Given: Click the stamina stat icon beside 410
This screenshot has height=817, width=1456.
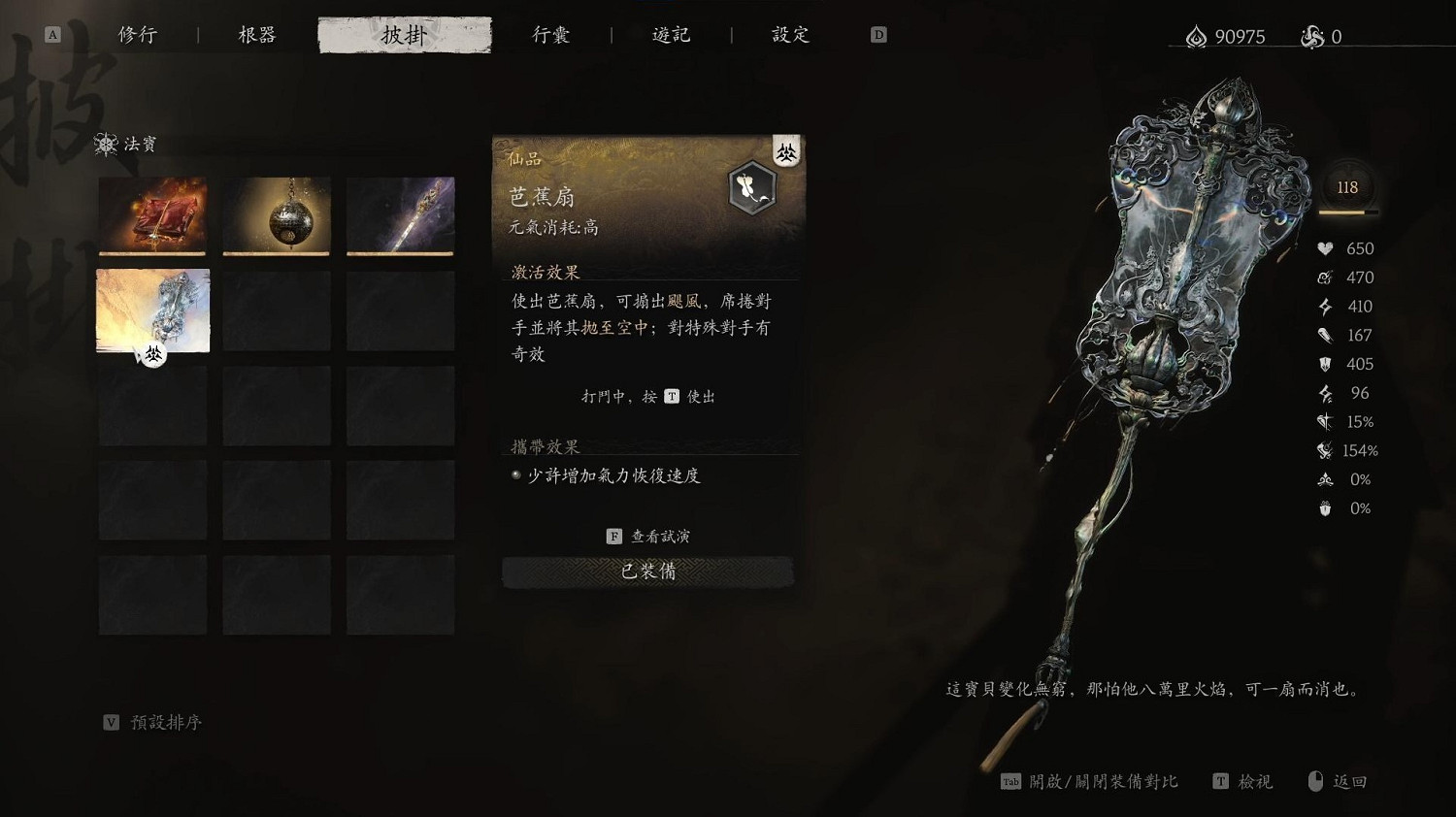Looking at the screenshot, I should pyautogui.click(x=1323, y=307).
